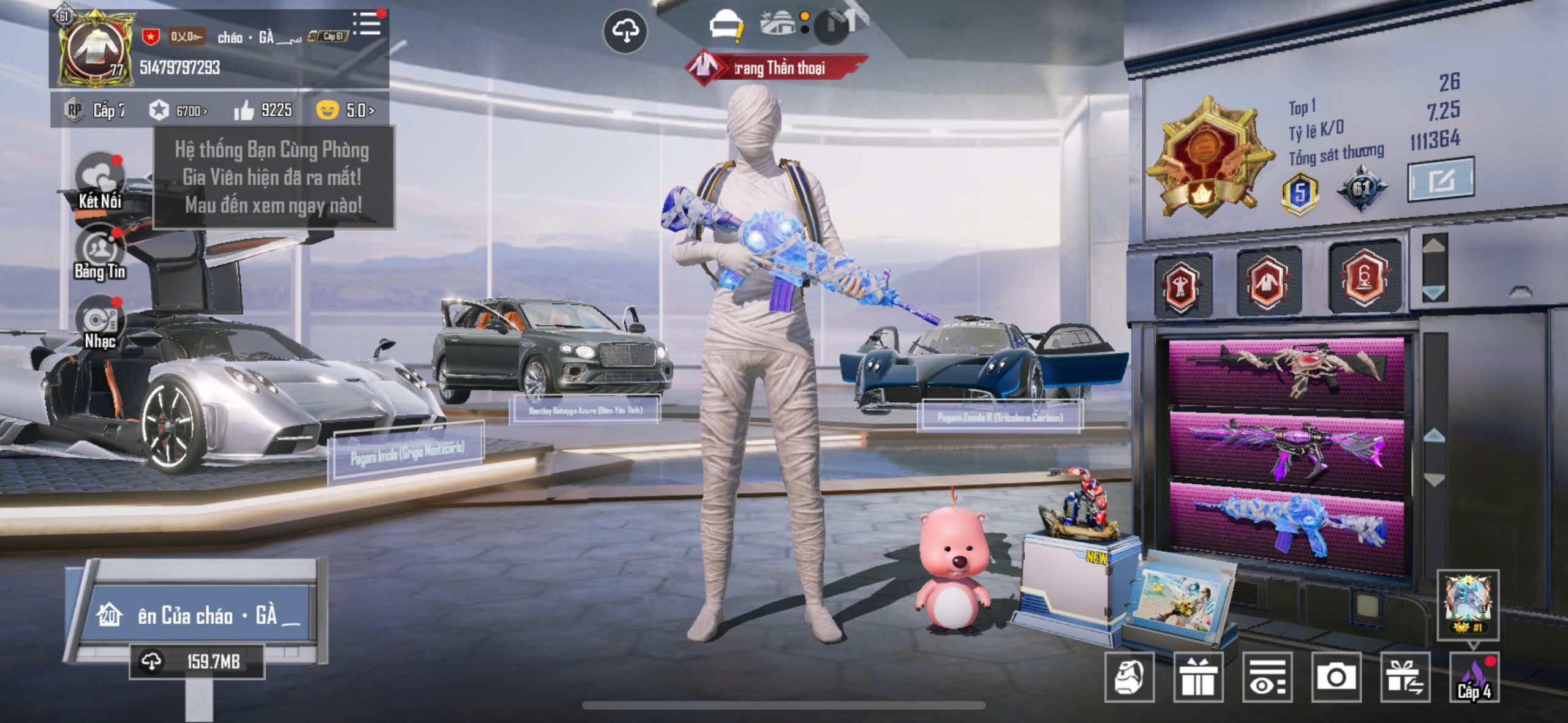The height and width of the screenshot is (723, 1568).
Task: Open the camera screenshot button
Action: 1336,677
